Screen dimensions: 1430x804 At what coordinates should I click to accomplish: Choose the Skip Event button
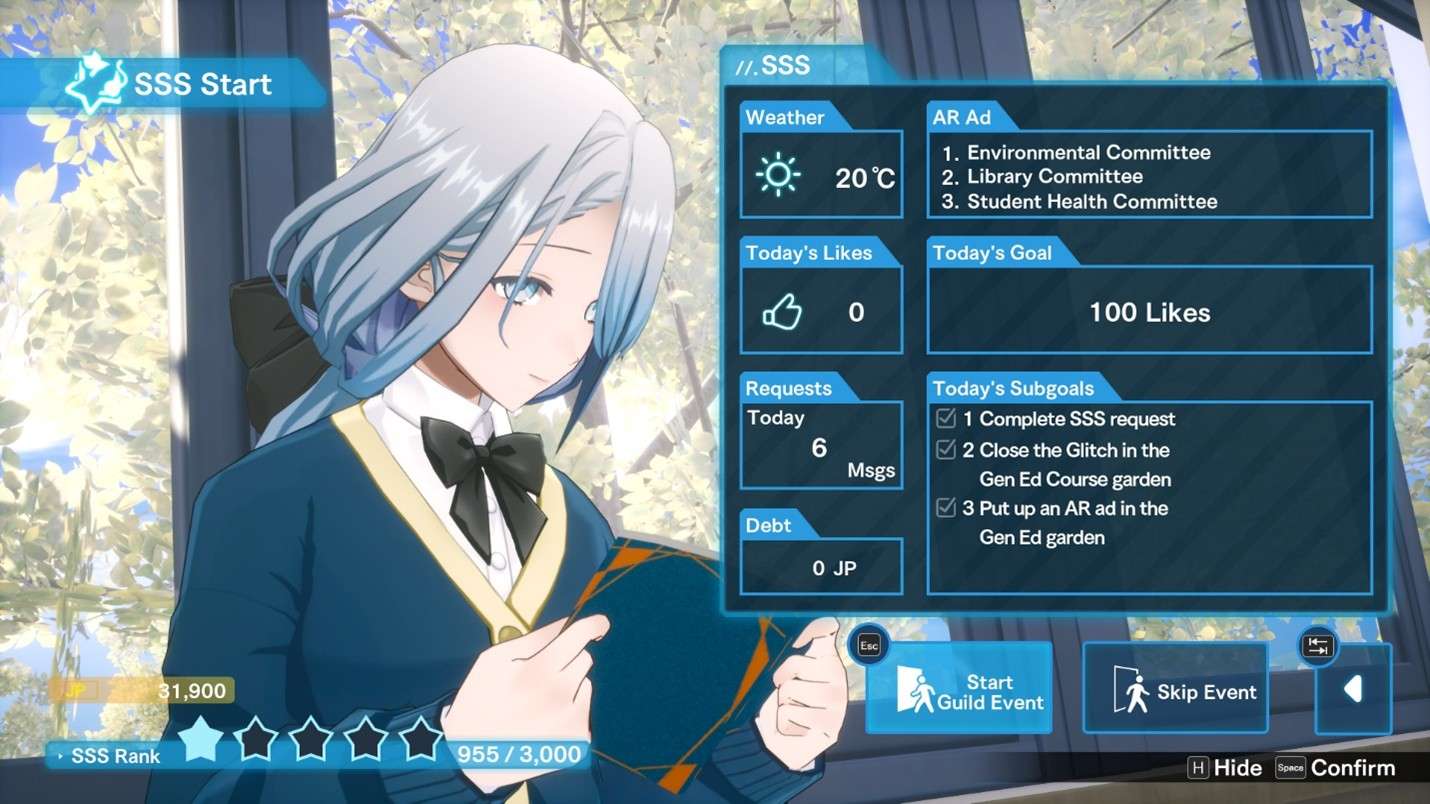click(x=1175, y=691)
